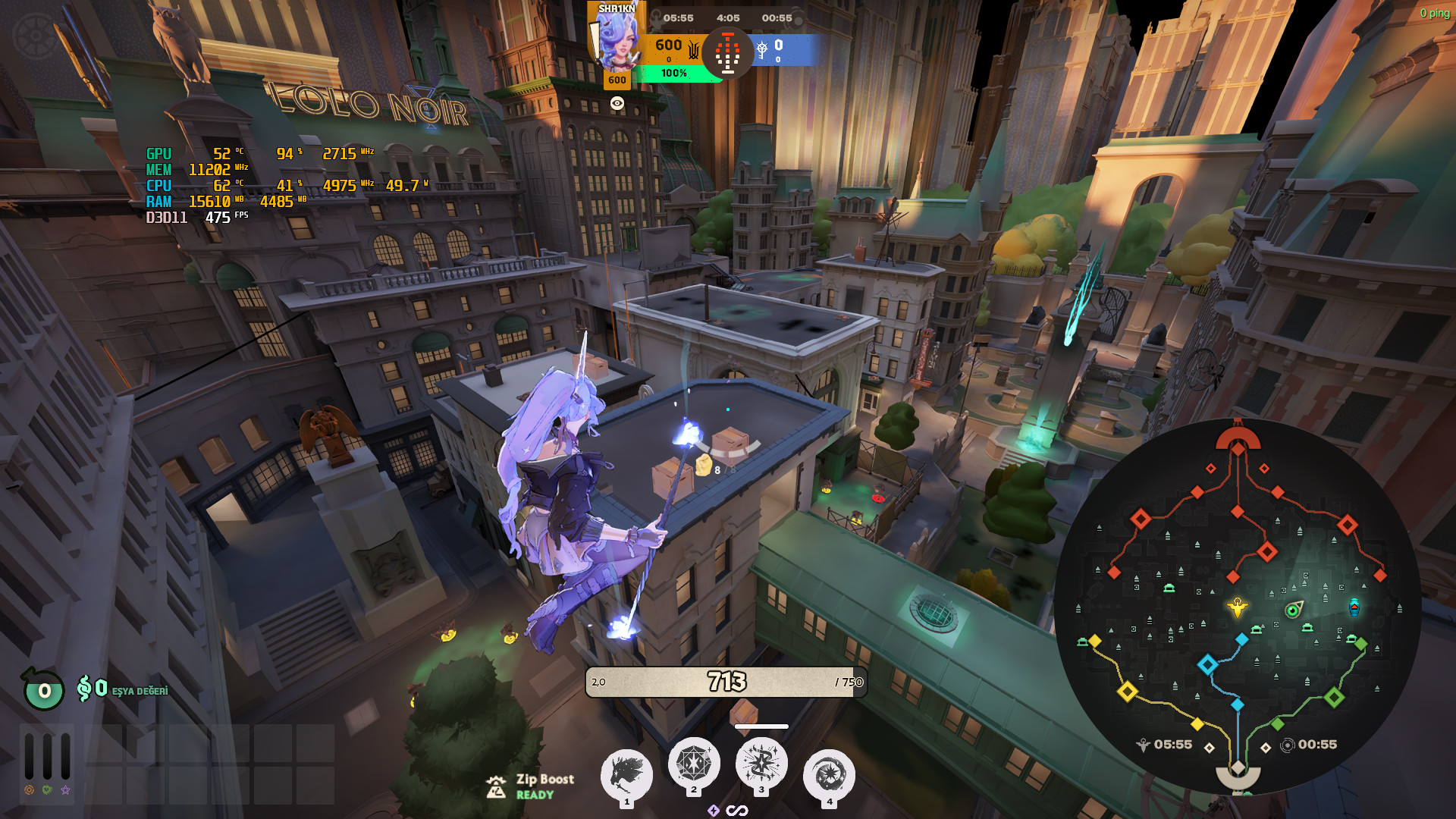Click the purple spirit star stat icon
The height and width of the screenshot is (819, 1456).
pos(66,790)
